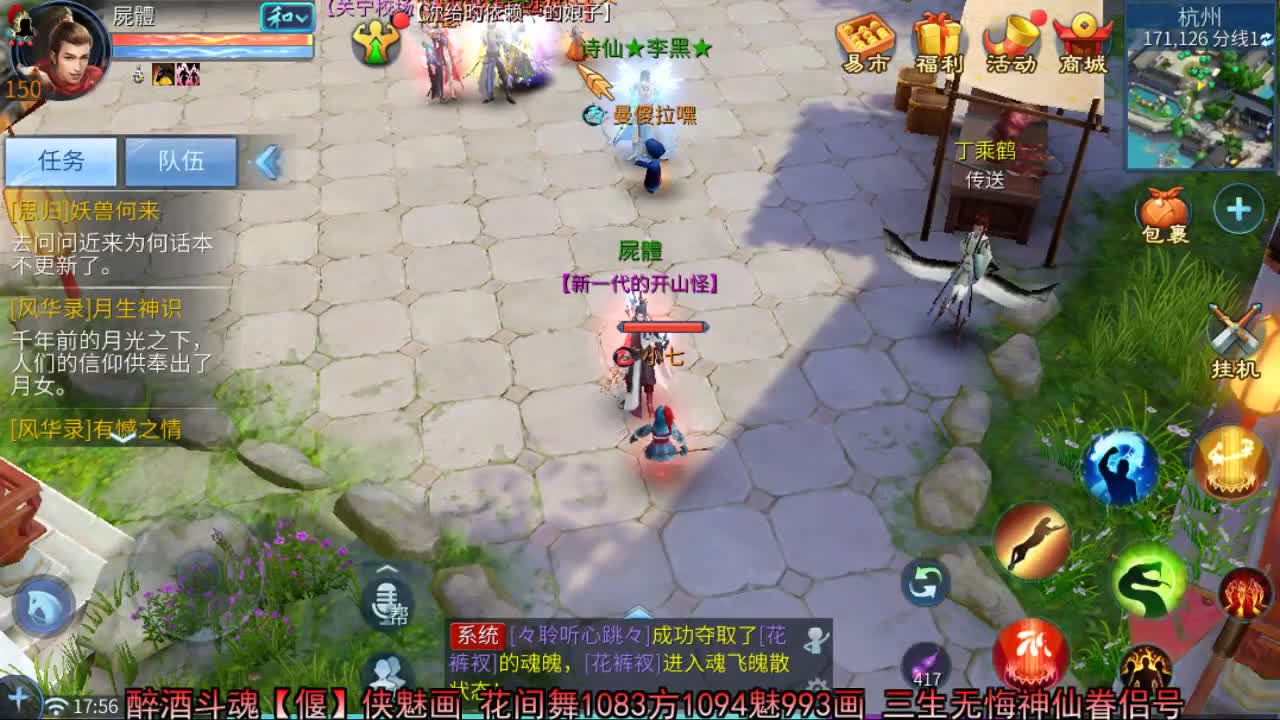Collapse the quest panel with blue arrow
Image resolution: width=1280 pixels, height=720 pixels.
268,161
